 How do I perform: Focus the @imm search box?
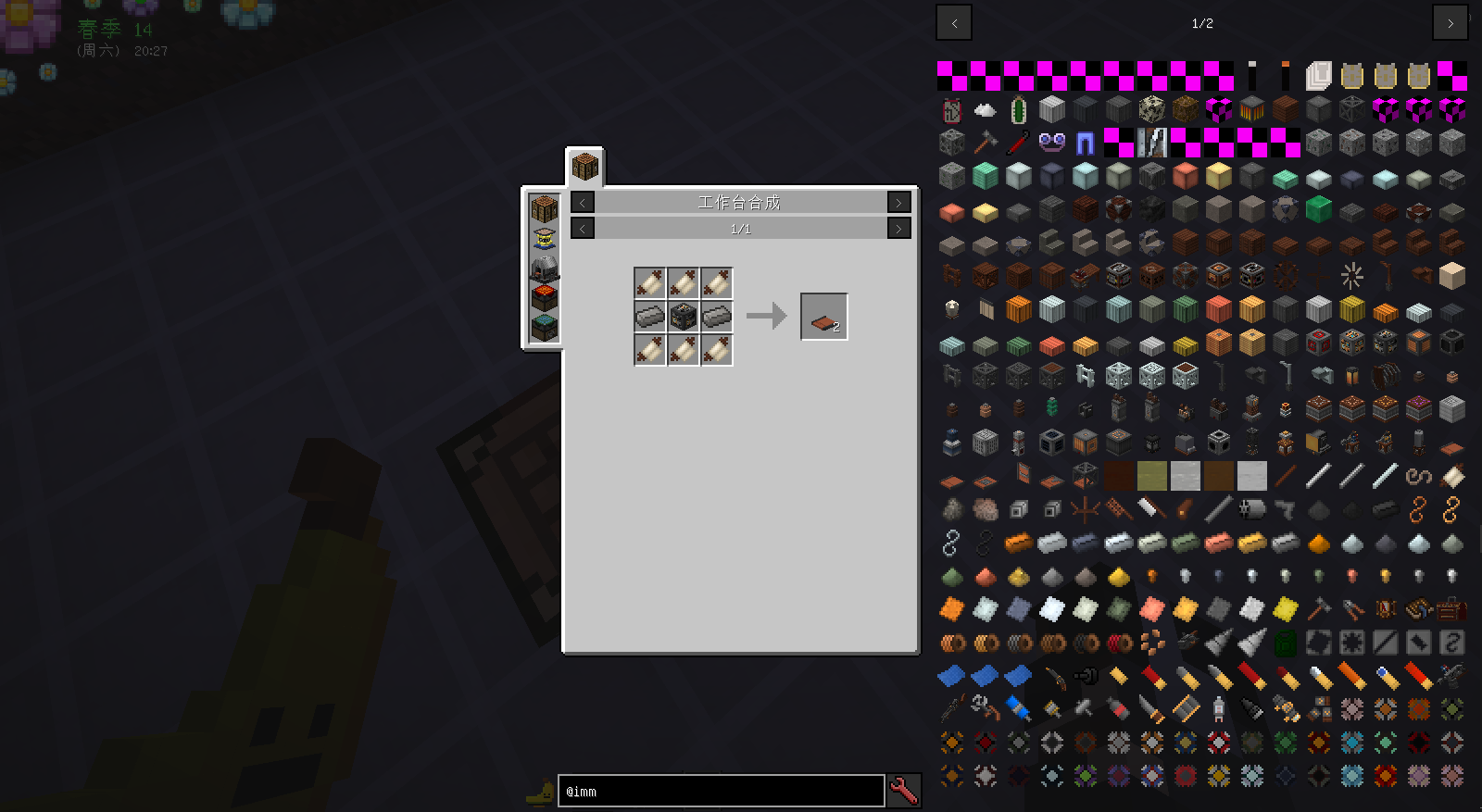pos(721,792)
